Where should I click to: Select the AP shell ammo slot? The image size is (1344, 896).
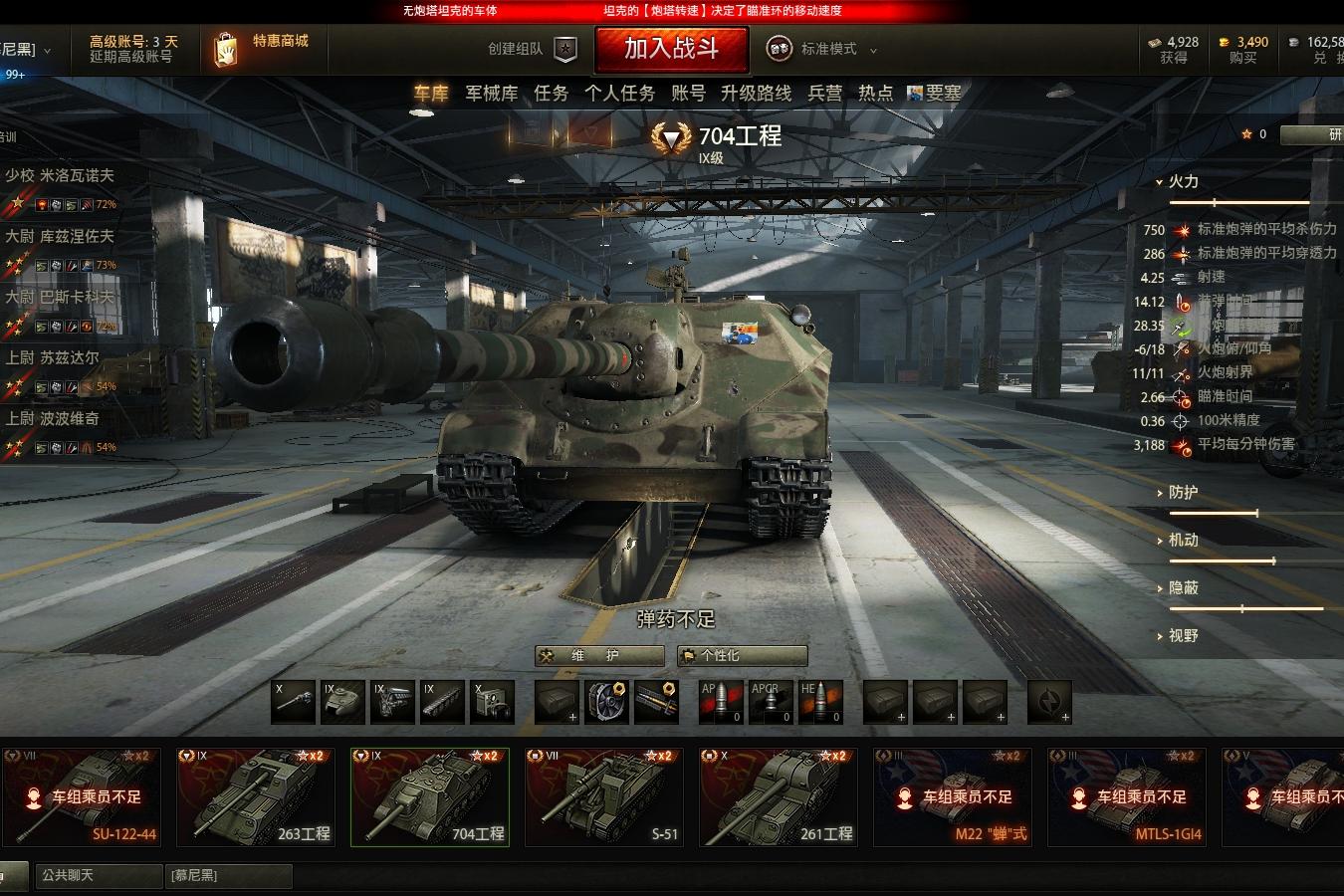click(721, 702)
